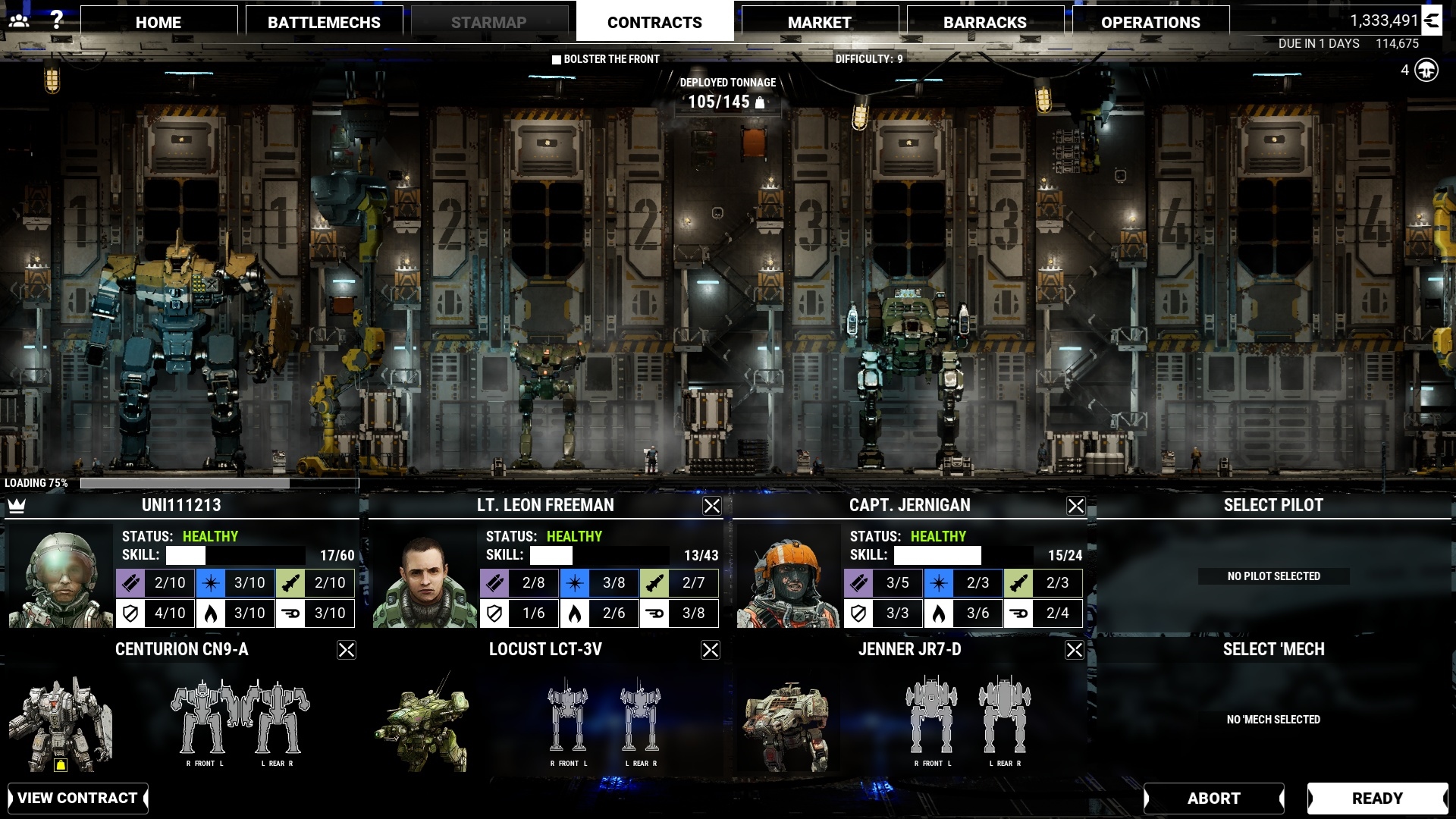
Task: Switch to the BattleMechs tab
Action: [x=324, y=23]
